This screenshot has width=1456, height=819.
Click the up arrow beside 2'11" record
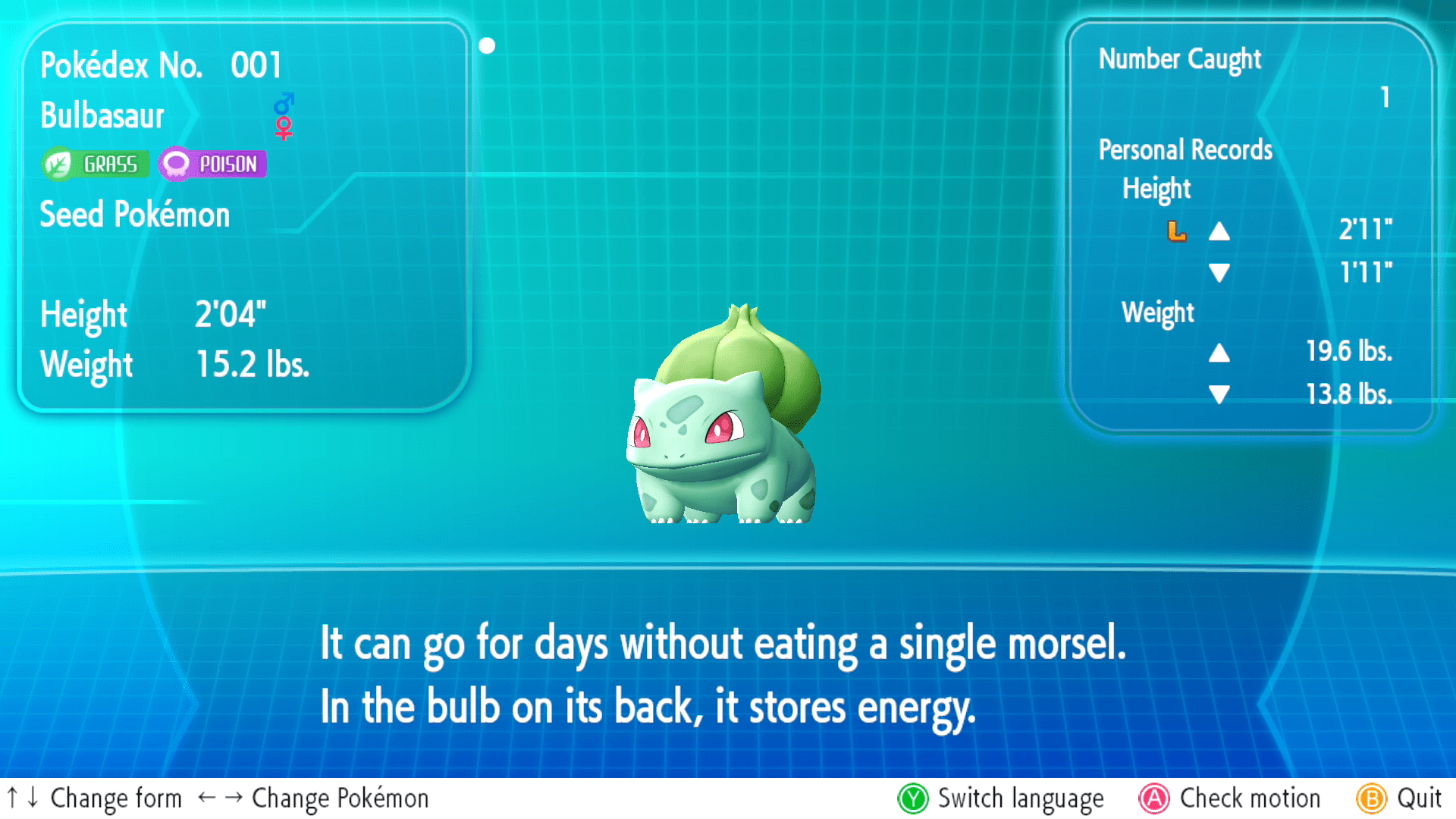coord(1221,231)
